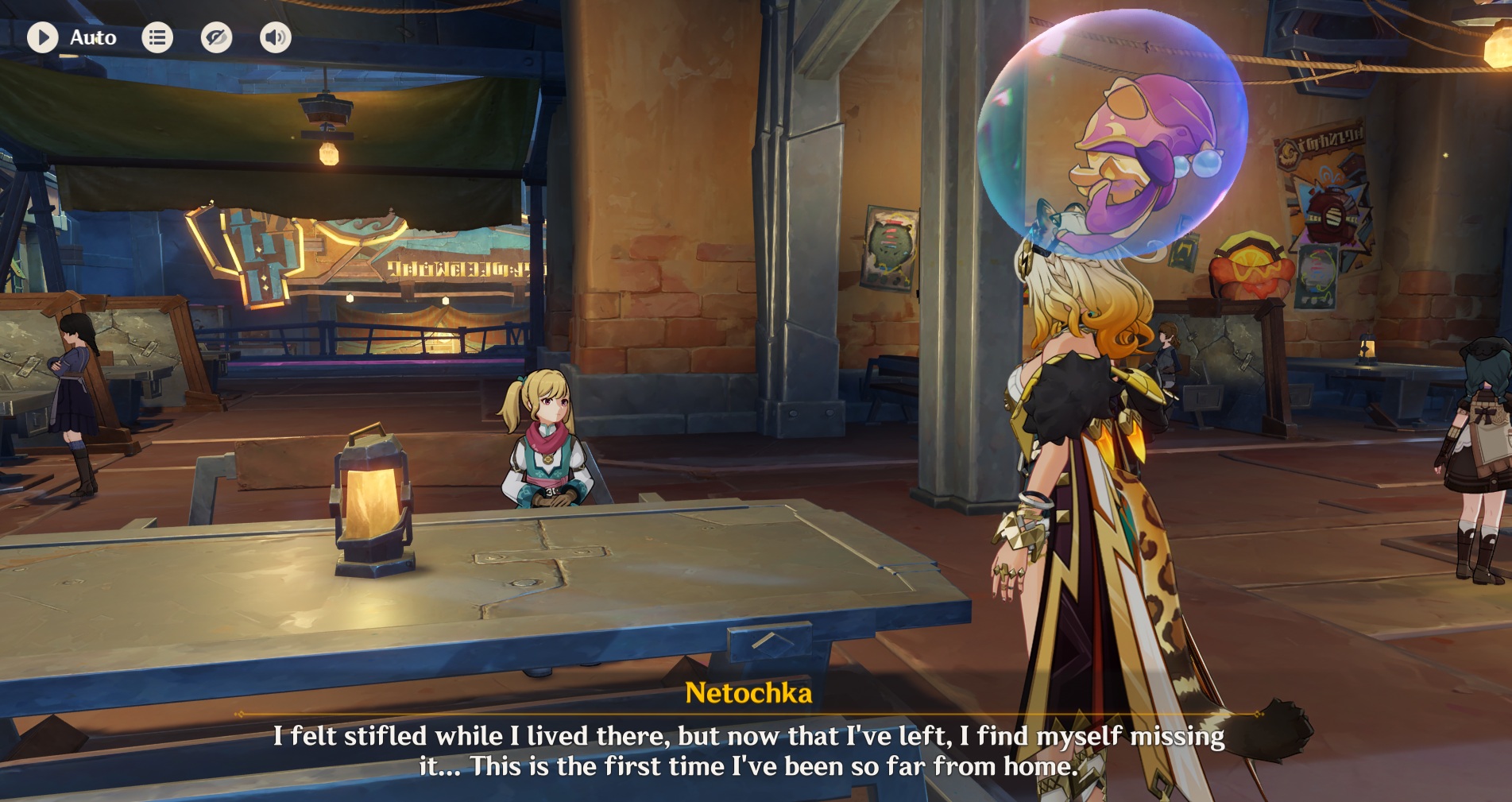Replay the voice line with the speaker icon
Image resolution: width=1512 pixels, height=802 pixels.
click(275, 37)
